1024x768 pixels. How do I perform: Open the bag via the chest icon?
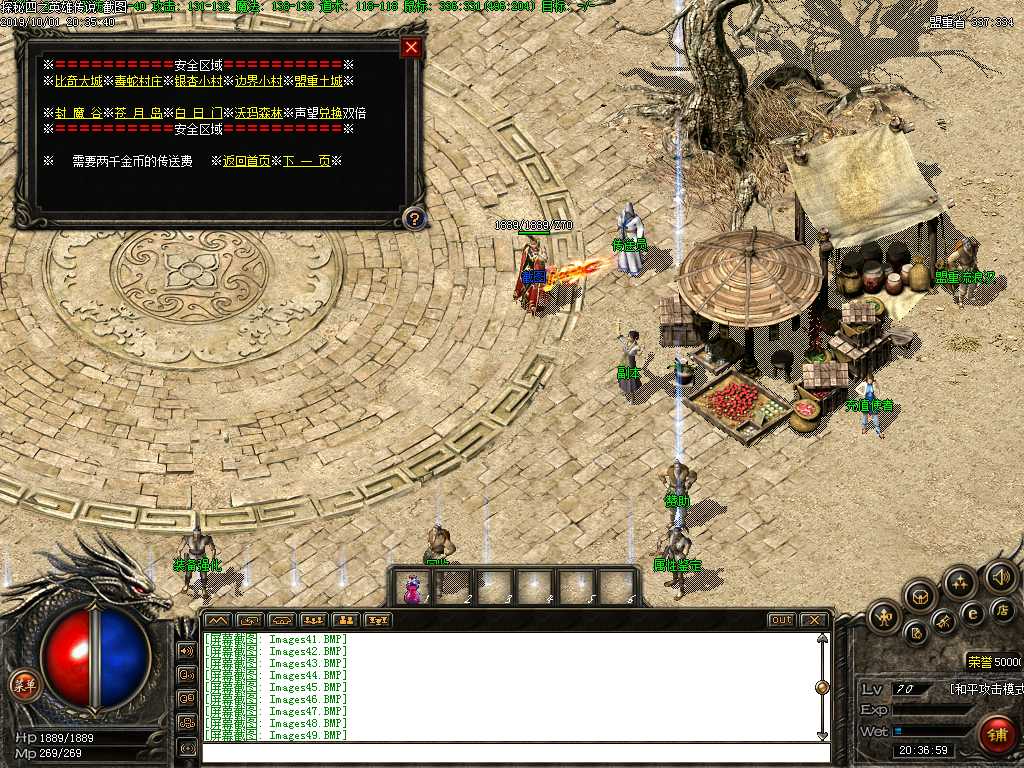pos(920,596)
